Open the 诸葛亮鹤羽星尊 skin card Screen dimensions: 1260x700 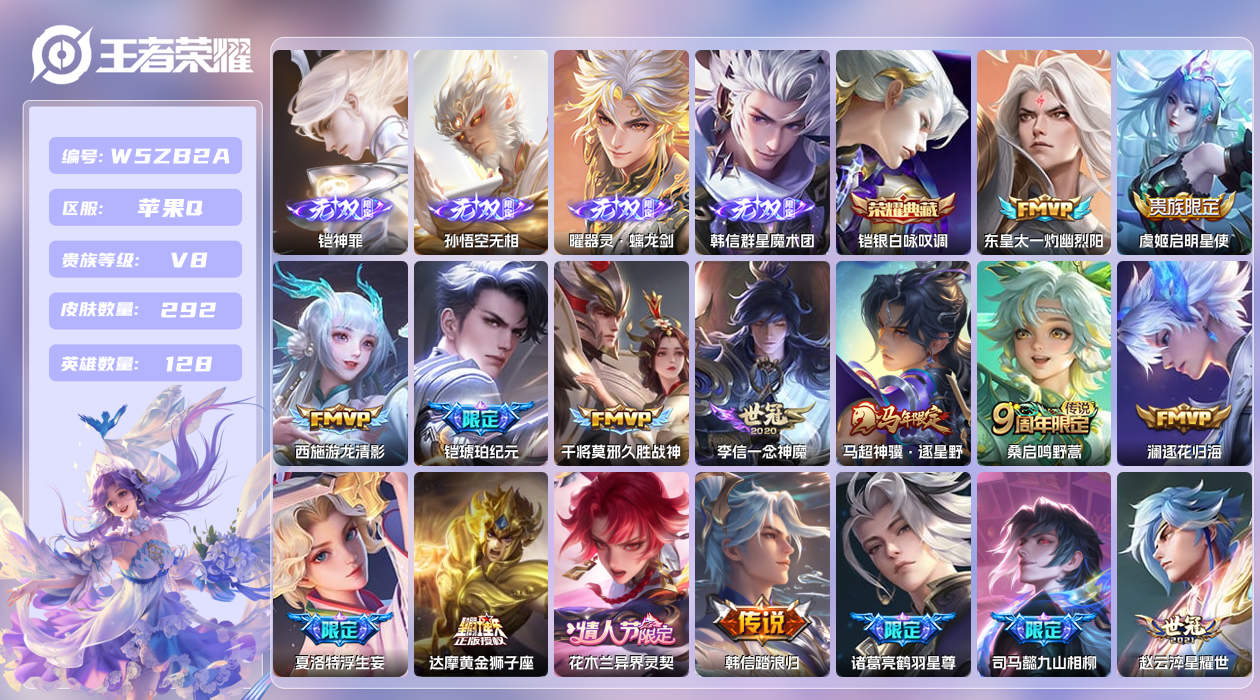click(903, 574)
